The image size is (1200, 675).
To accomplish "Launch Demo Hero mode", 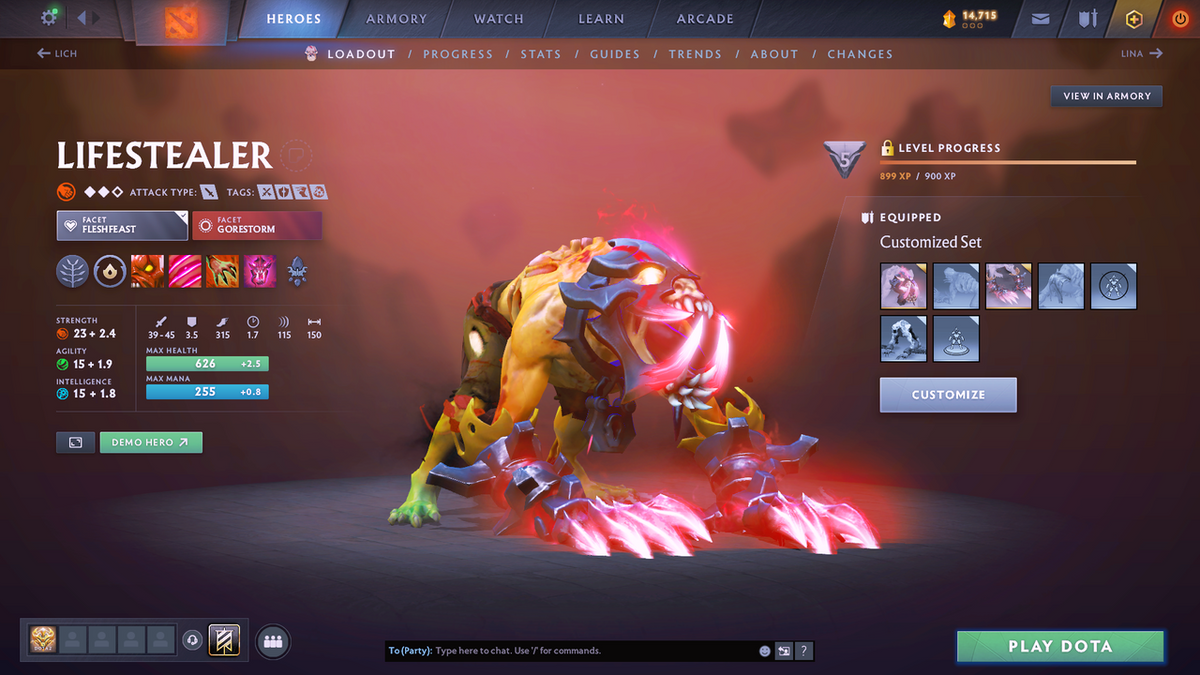I will [151, 442].
